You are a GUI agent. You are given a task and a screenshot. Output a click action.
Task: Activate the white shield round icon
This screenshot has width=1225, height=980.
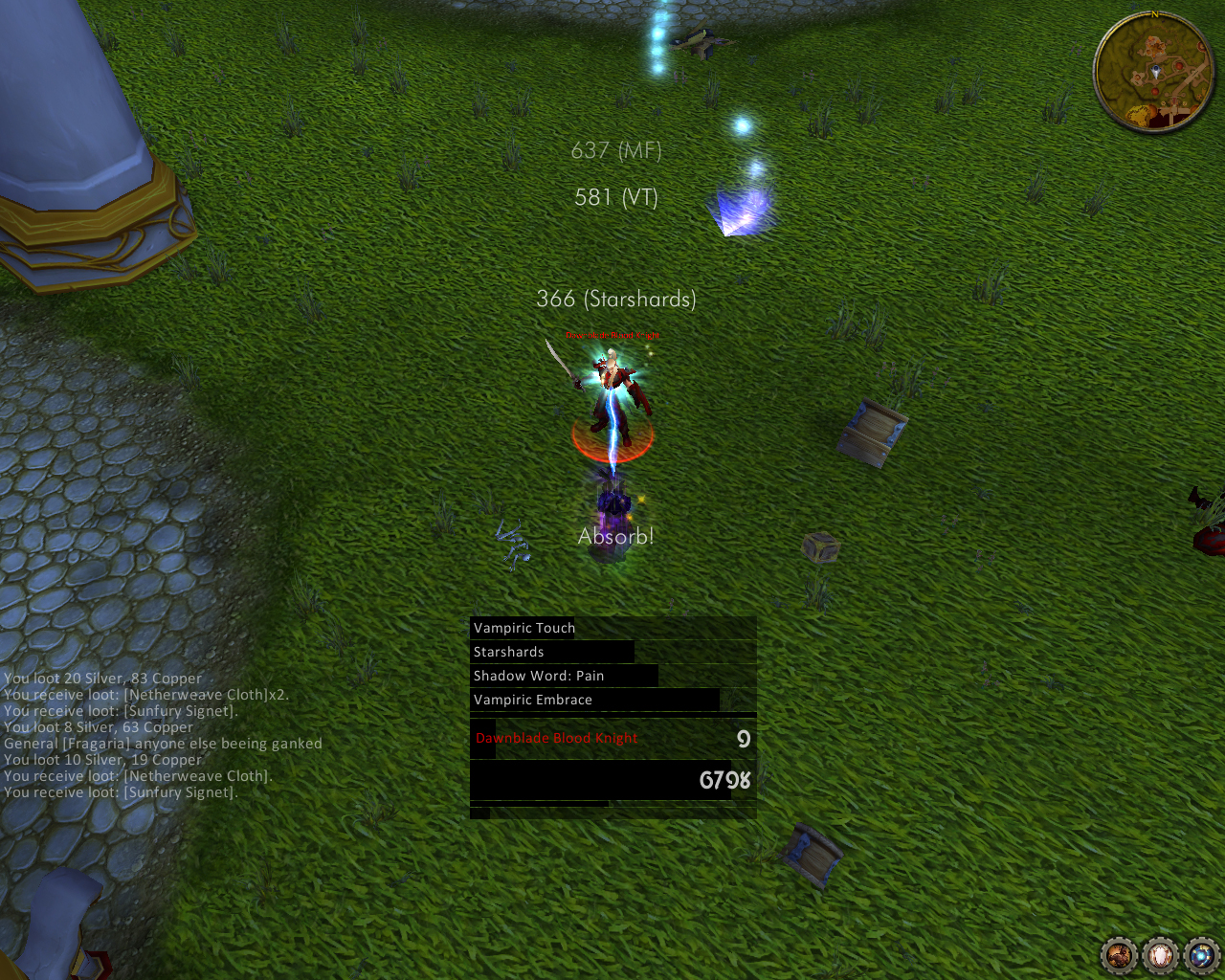click(x=1160, y=954)
